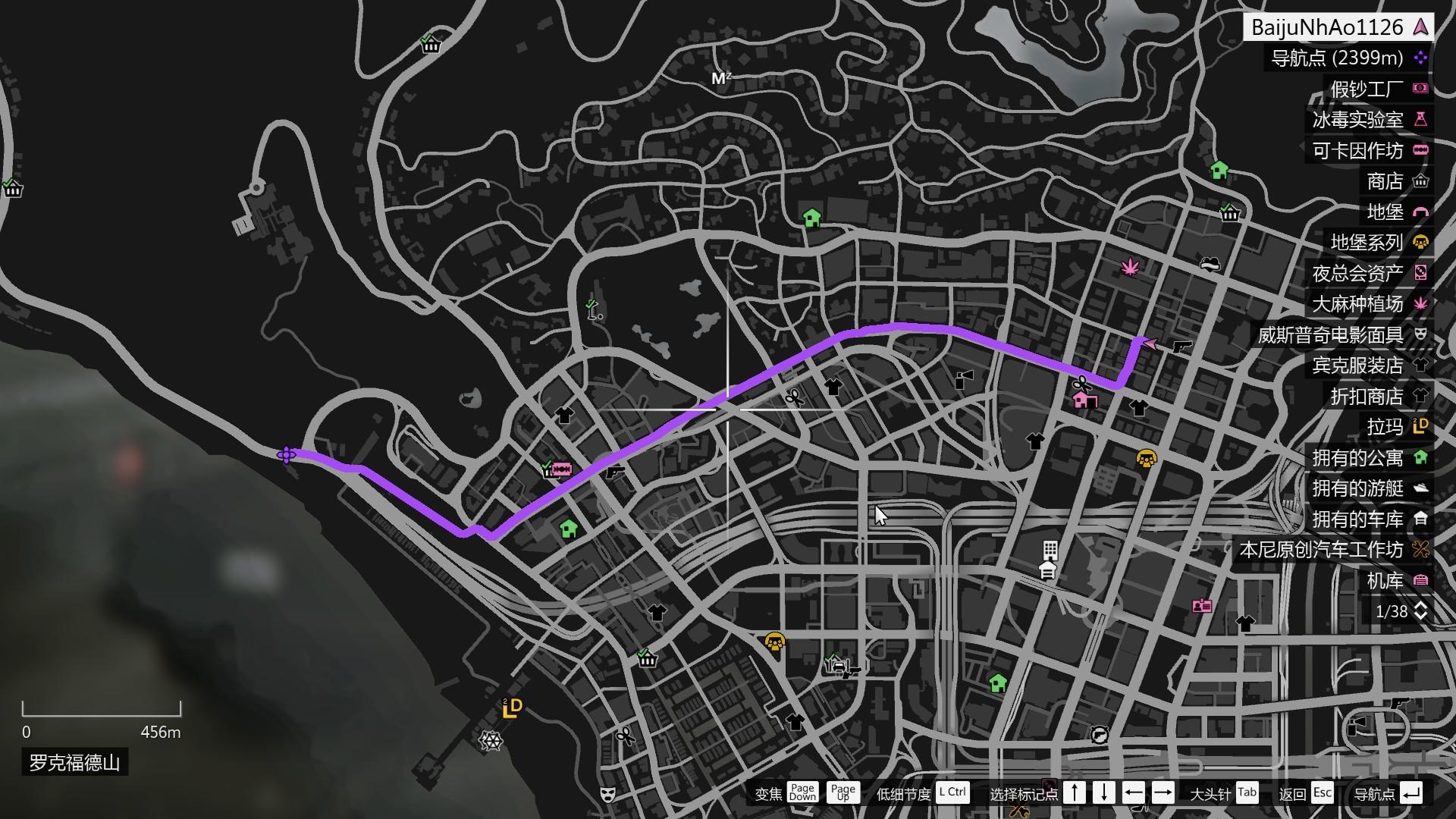Click the up arrow in 选择标记点 controls
Image resolution: width=1456 pixels, height=819 pixels.
[1075, 793]
